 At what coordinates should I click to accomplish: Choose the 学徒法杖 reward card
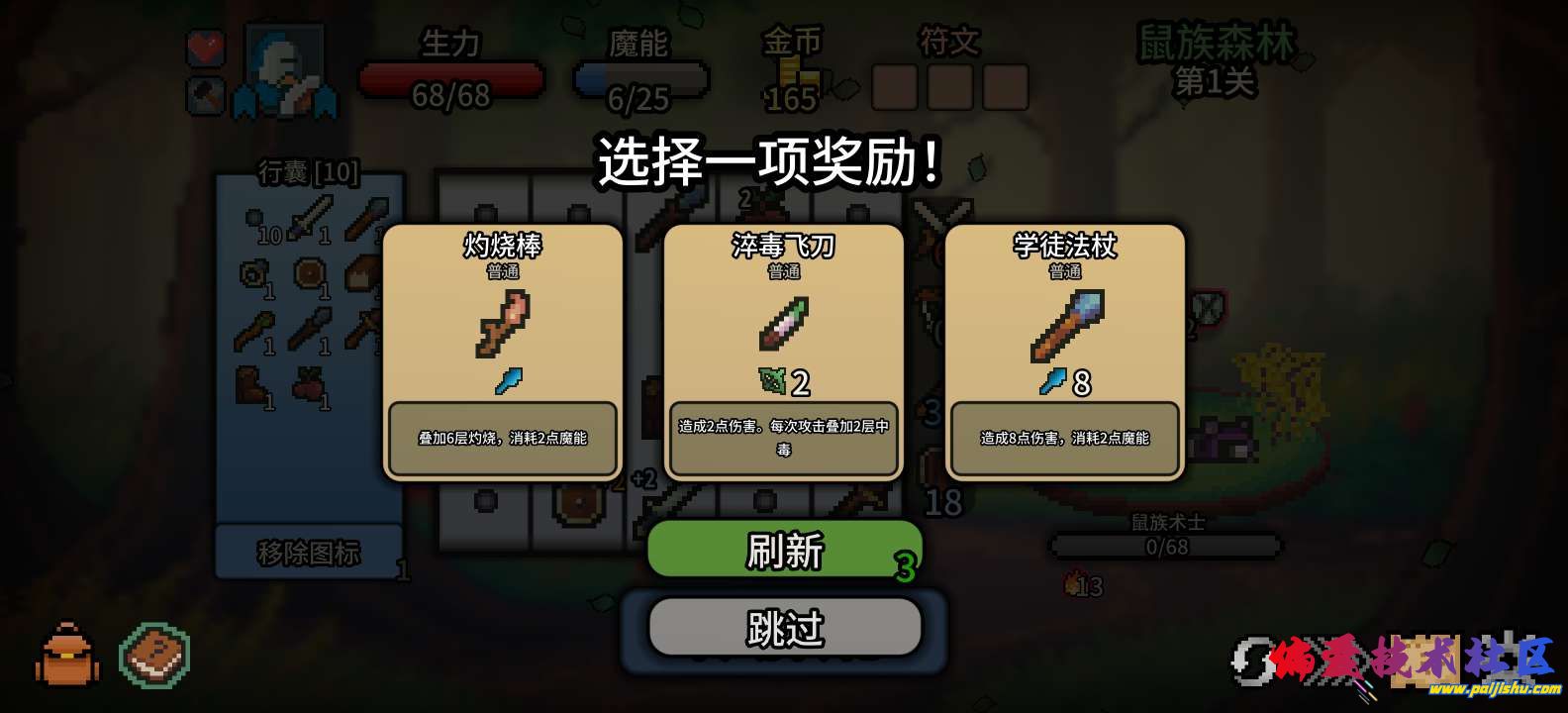1064,352
